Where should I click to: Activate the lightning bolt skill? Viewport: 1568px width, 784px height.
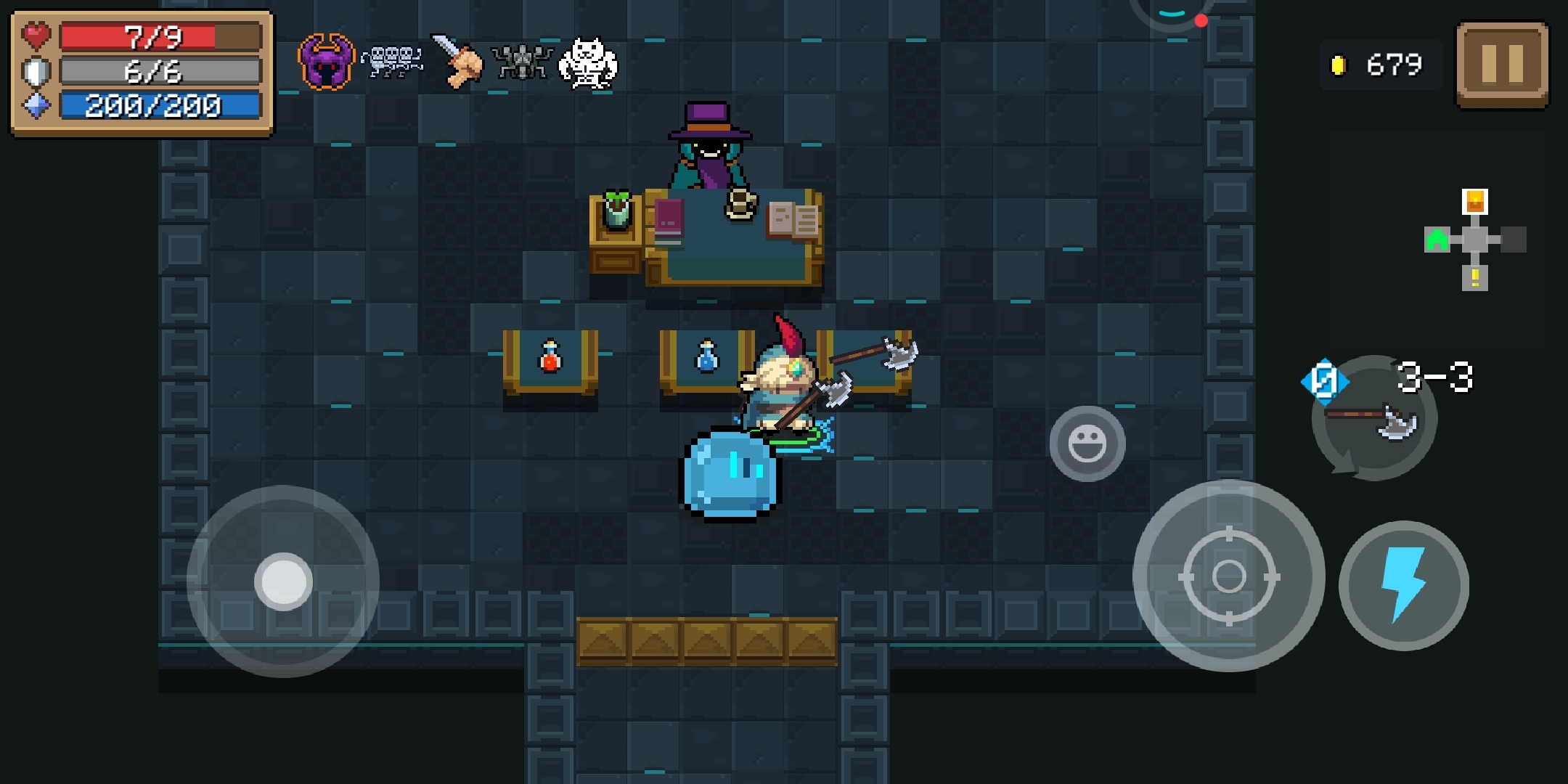point(1403,585)
